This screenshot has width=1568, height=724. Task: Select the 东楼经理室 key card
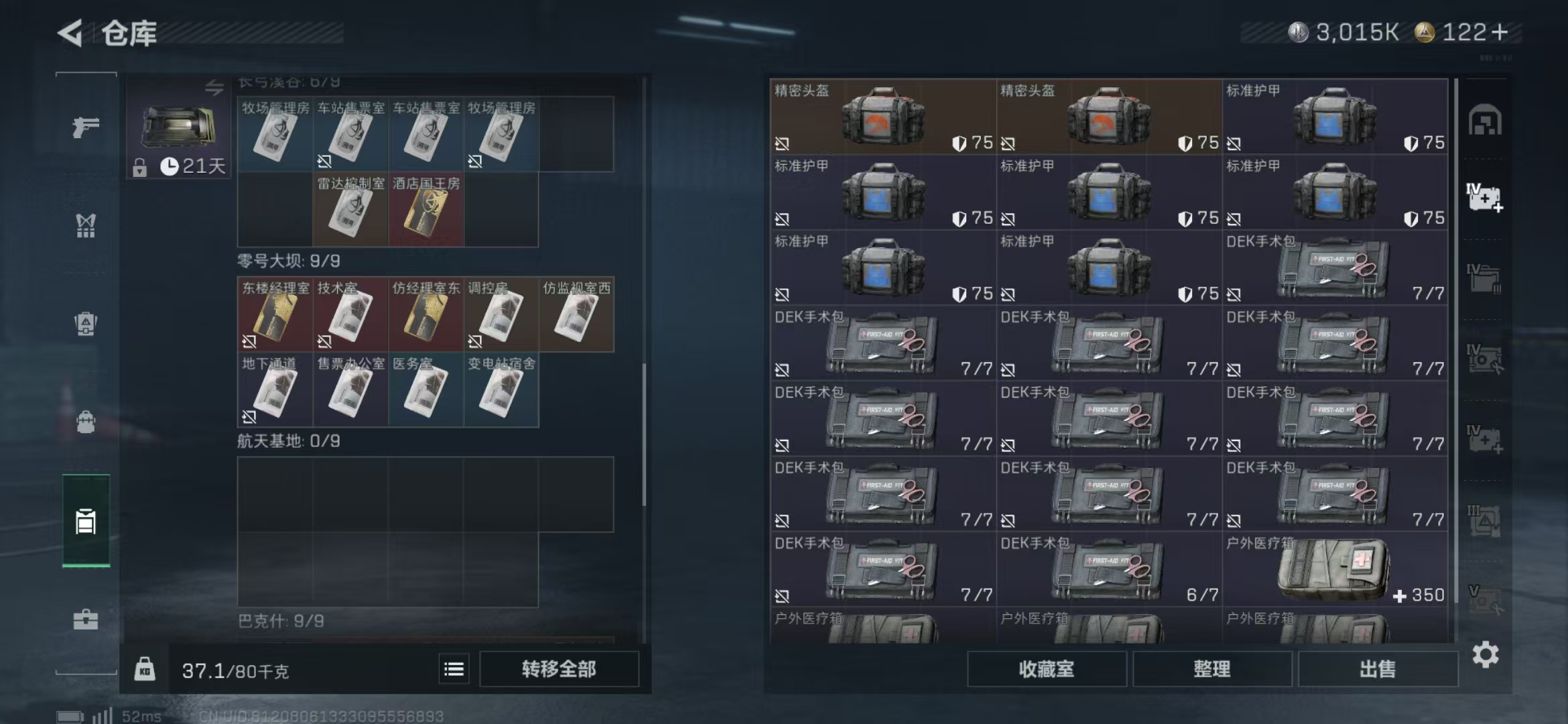click(275, 314)
